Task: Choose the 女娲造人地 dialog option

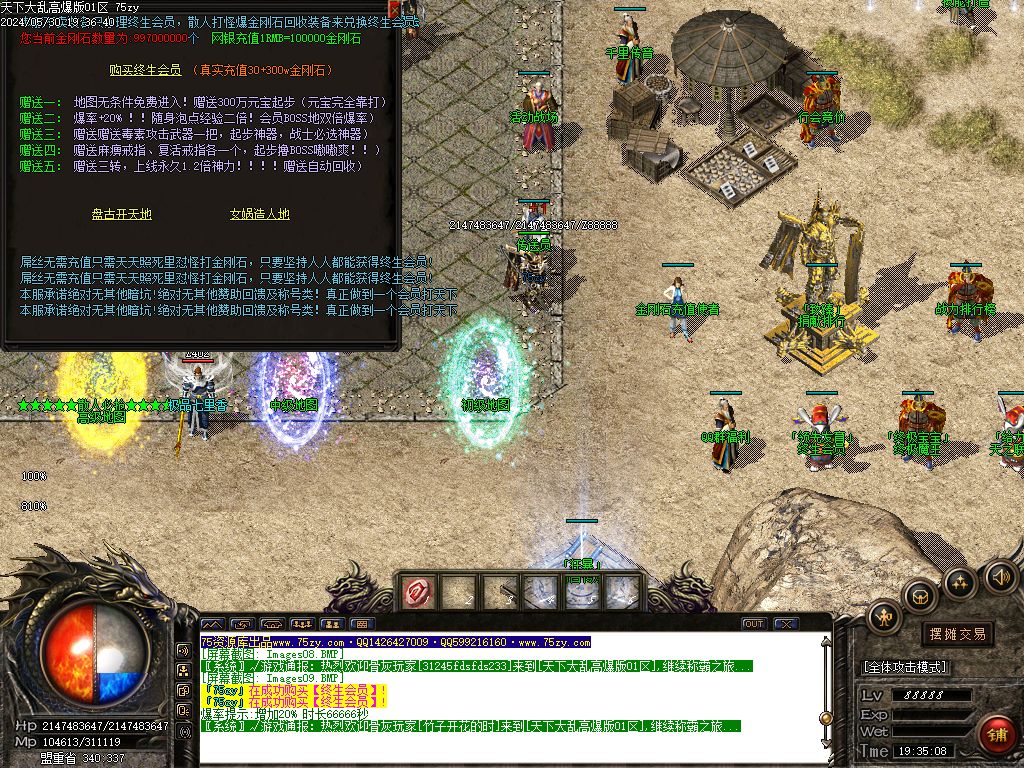Action: [x=259, y=214]
